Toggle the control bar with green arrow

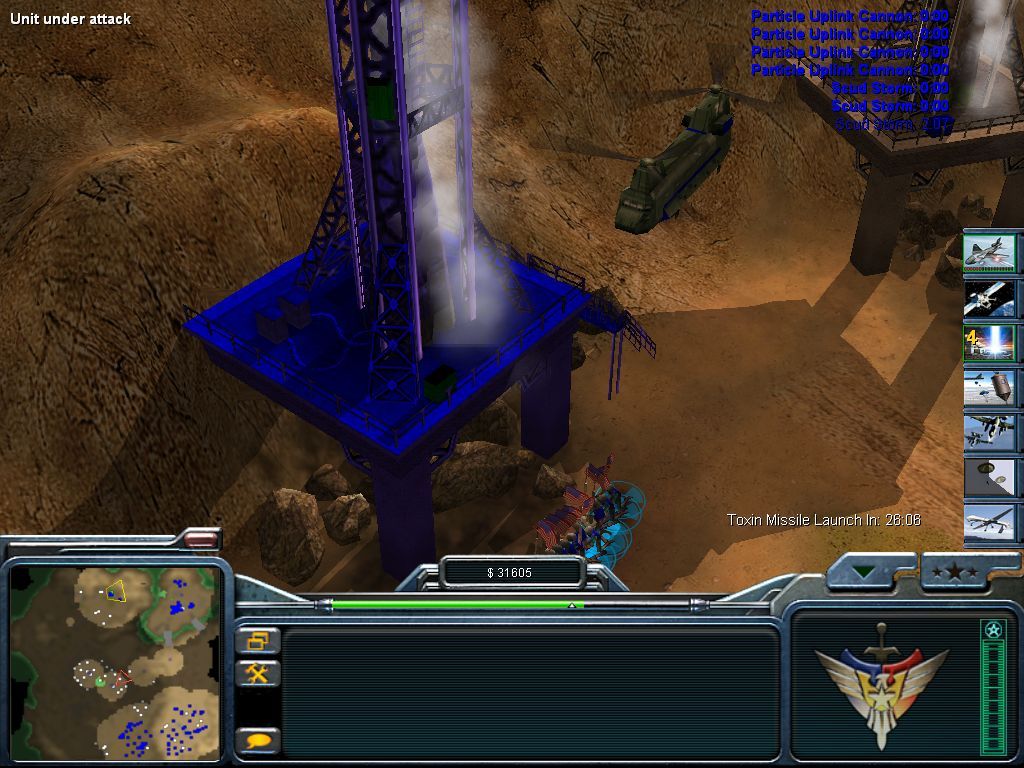867,573
